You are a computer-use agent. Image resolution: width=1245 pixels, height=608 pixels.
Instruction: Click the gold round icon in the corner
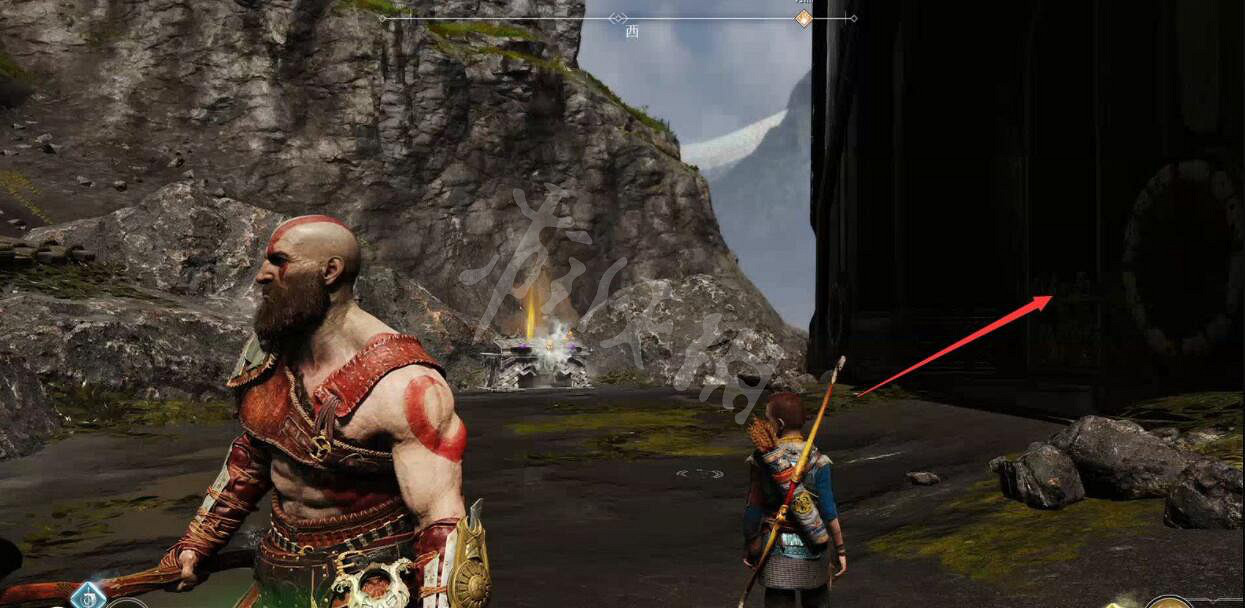click(x=1168, y=602)
